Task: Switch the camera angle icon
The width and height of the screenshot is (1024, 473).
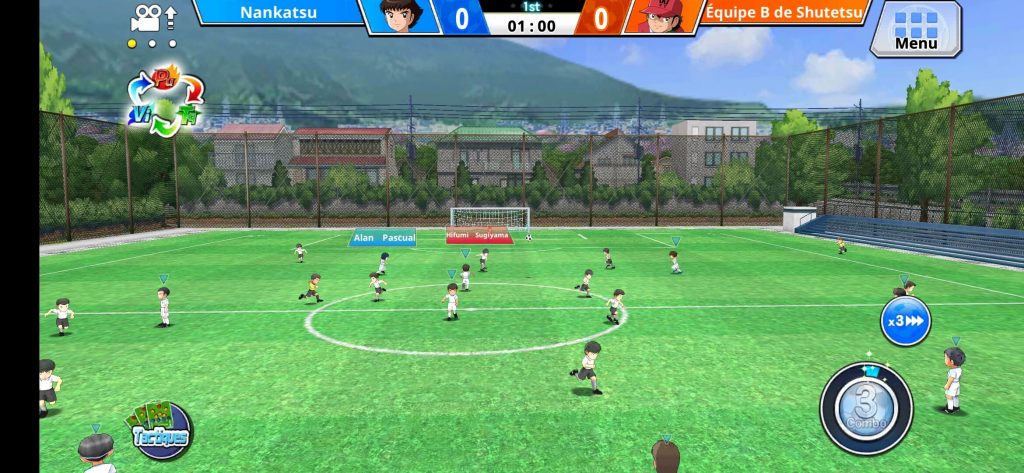Action: point(153,17)
